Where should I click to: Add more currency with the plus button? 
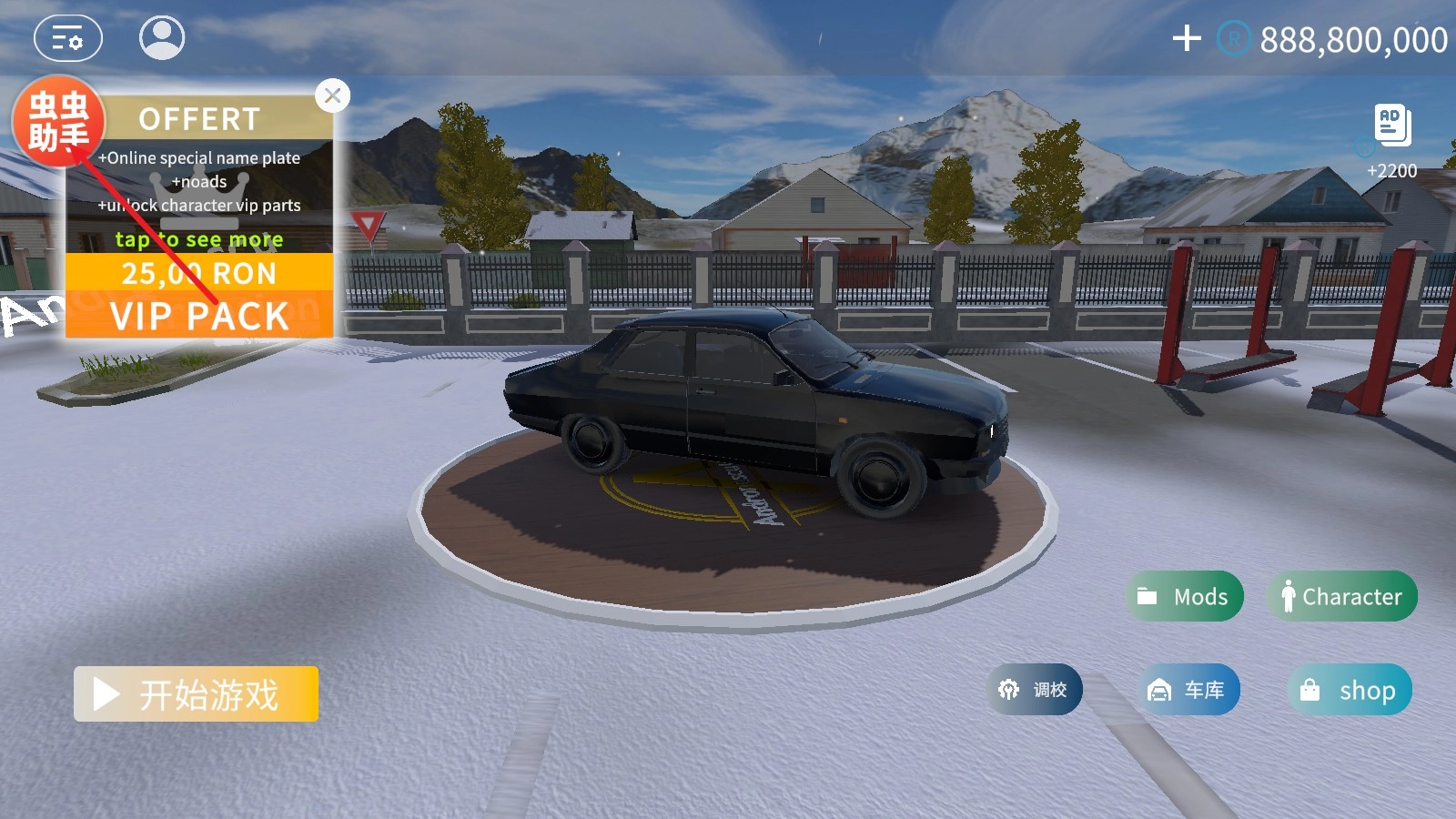point(1187,38)
